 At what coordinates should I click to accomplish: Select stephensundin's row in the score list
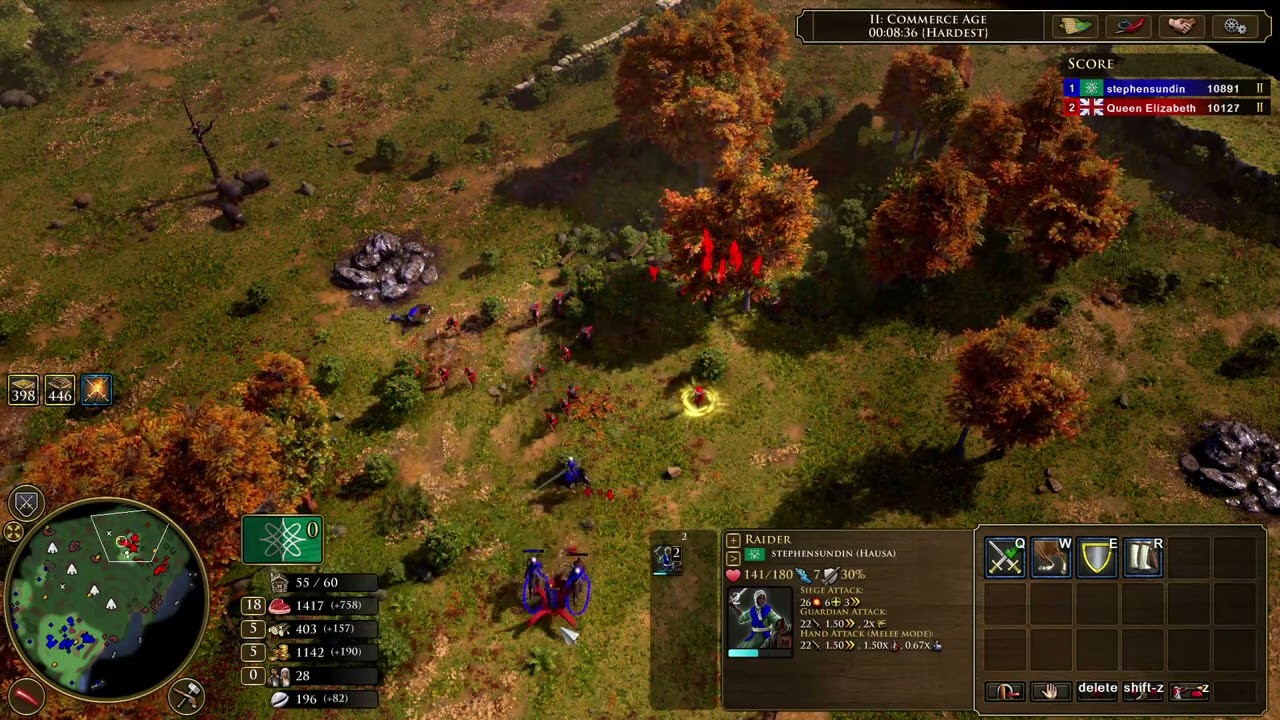click(1166, 89)
